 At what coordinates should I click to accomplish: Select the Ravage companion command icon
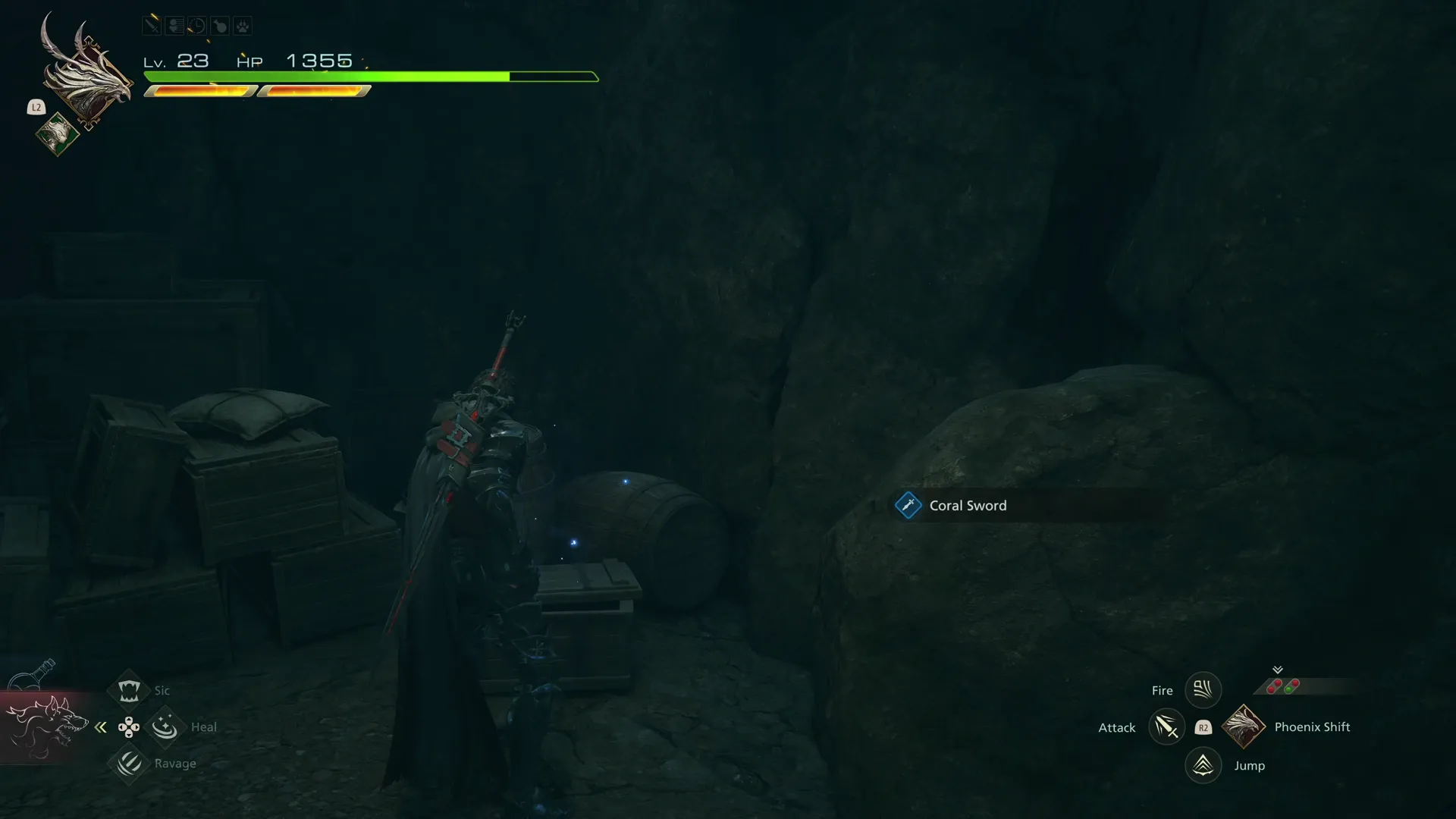[129, 764]
